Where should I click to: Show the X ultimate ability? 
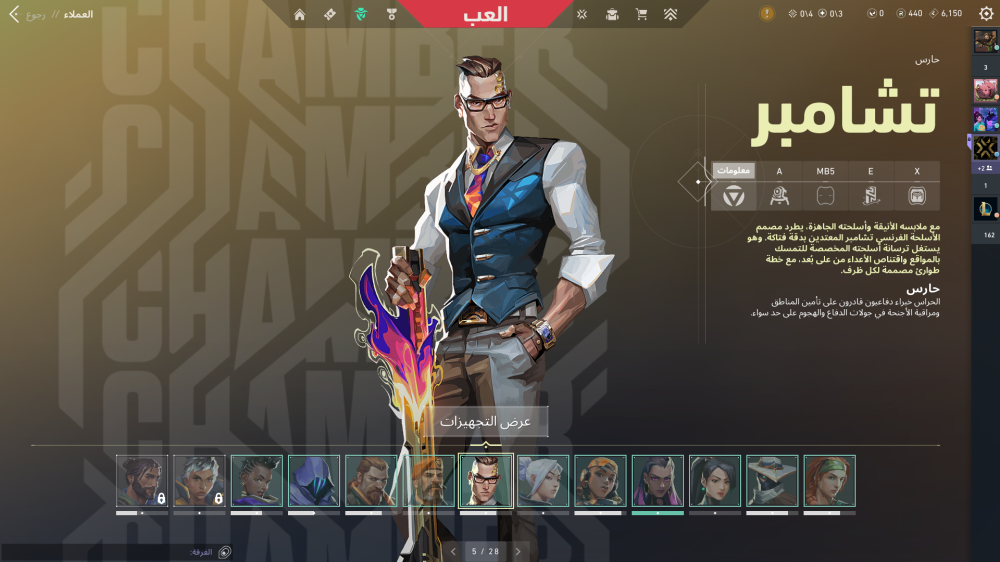[917, 171]
